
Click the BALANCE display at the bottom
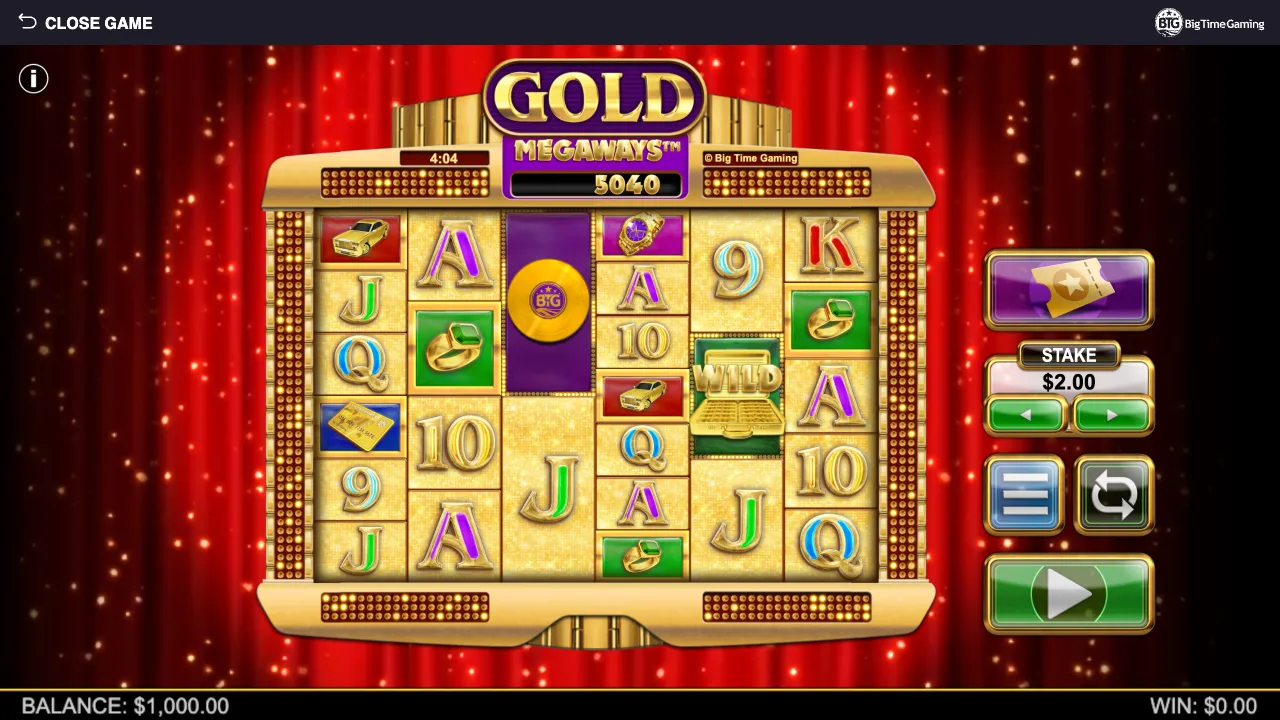point(125,706)
